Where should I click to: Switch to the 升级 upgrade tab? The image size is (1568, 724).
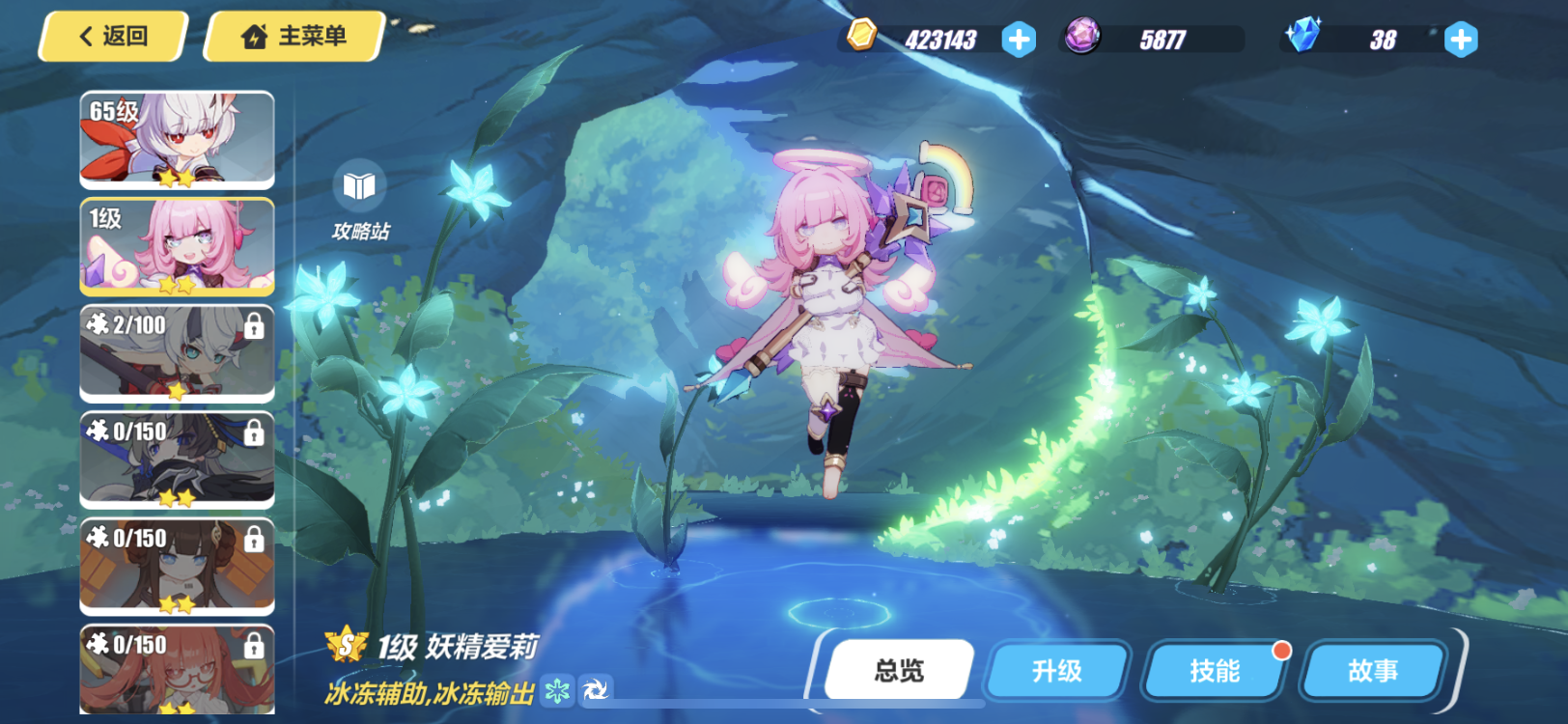click(x=1057, y=671)
